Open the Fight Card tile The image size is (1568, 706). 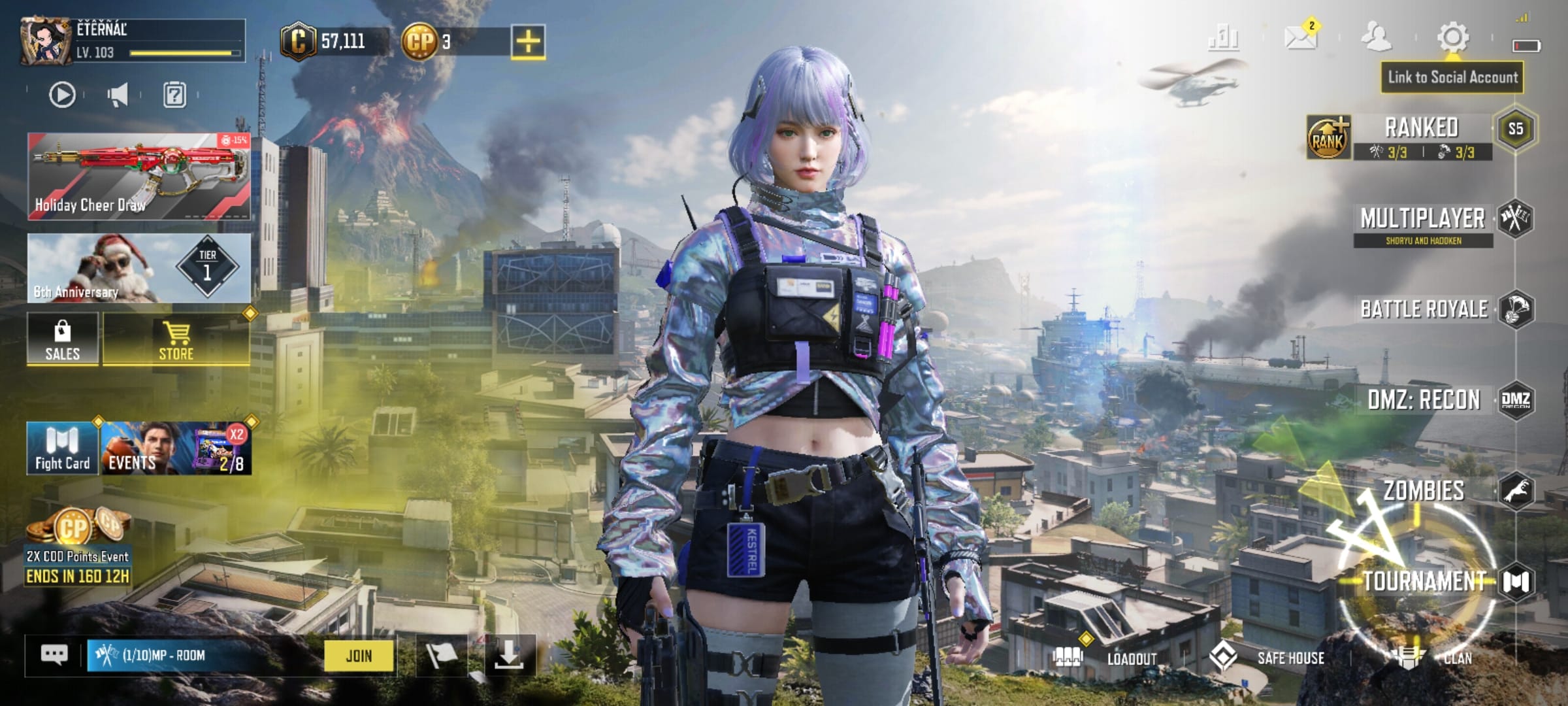(63, 448)
